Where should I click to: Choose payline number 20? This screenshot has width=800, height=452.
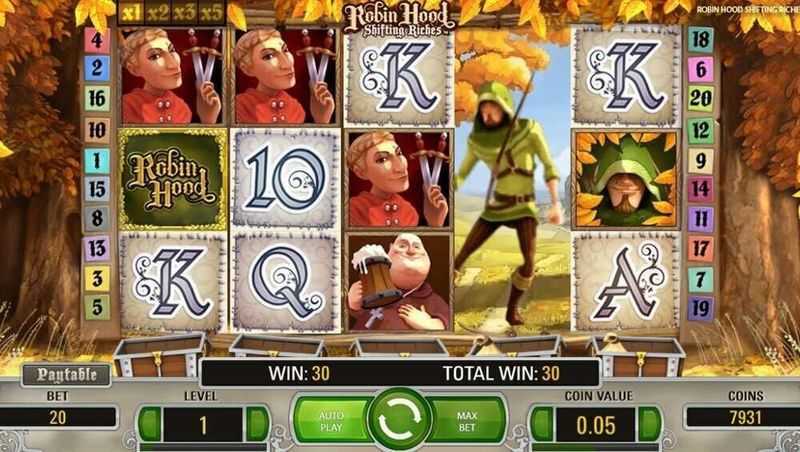click(701, 98)
